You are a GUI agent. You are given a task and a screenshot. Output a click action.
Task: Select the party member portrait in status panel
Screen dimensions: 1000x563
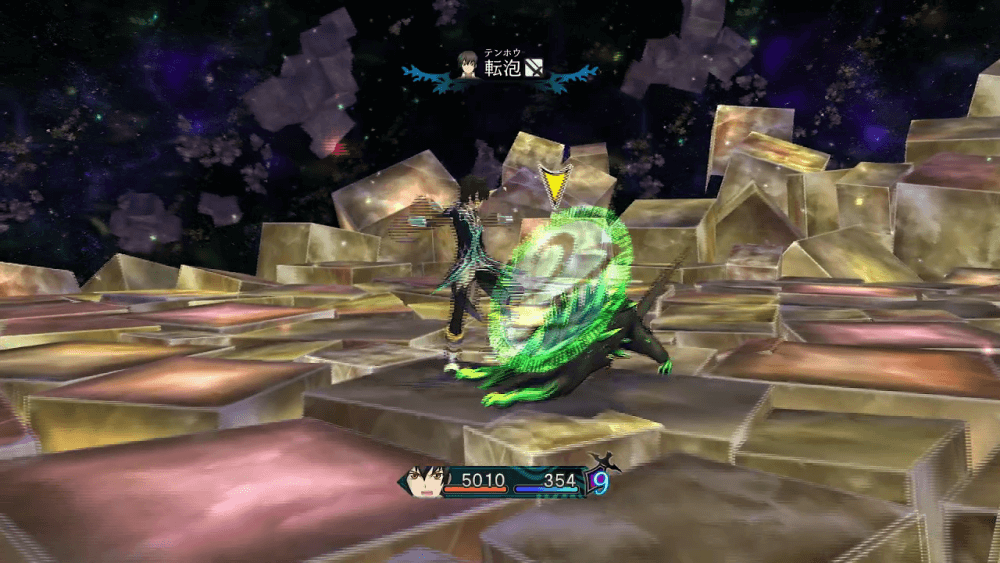point(424,482)
